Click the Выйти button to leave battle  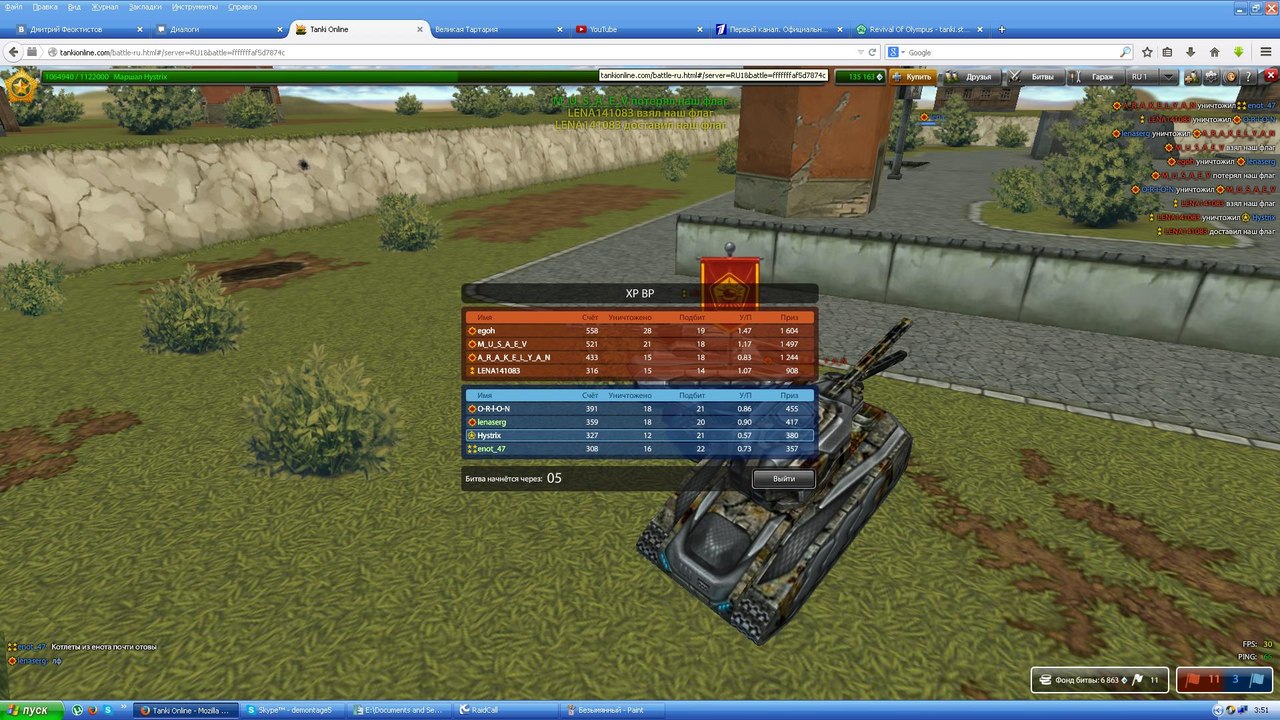784,479
